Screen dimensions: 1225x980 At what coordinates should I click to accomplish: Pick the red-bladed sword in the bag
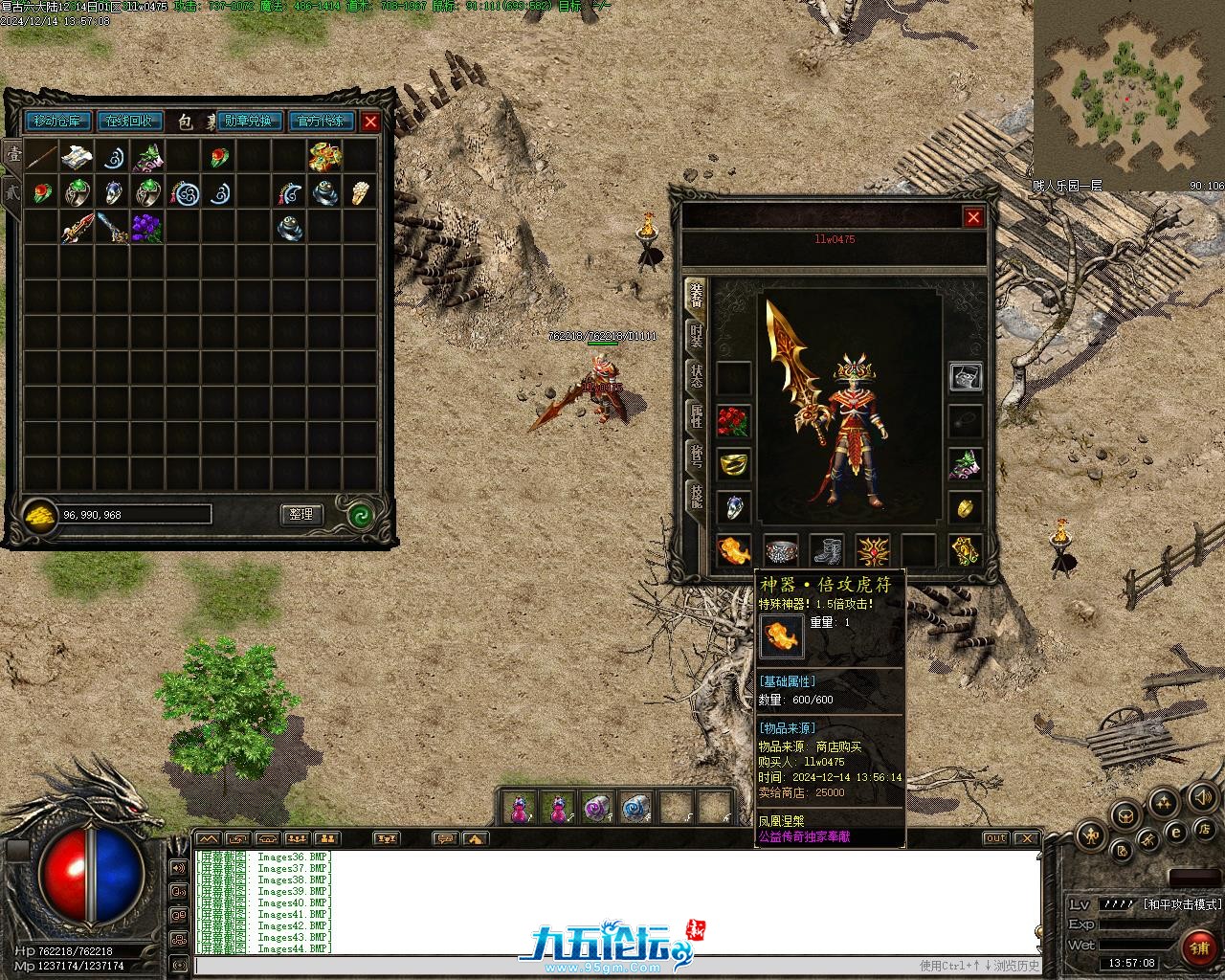(x=77, y=228)
